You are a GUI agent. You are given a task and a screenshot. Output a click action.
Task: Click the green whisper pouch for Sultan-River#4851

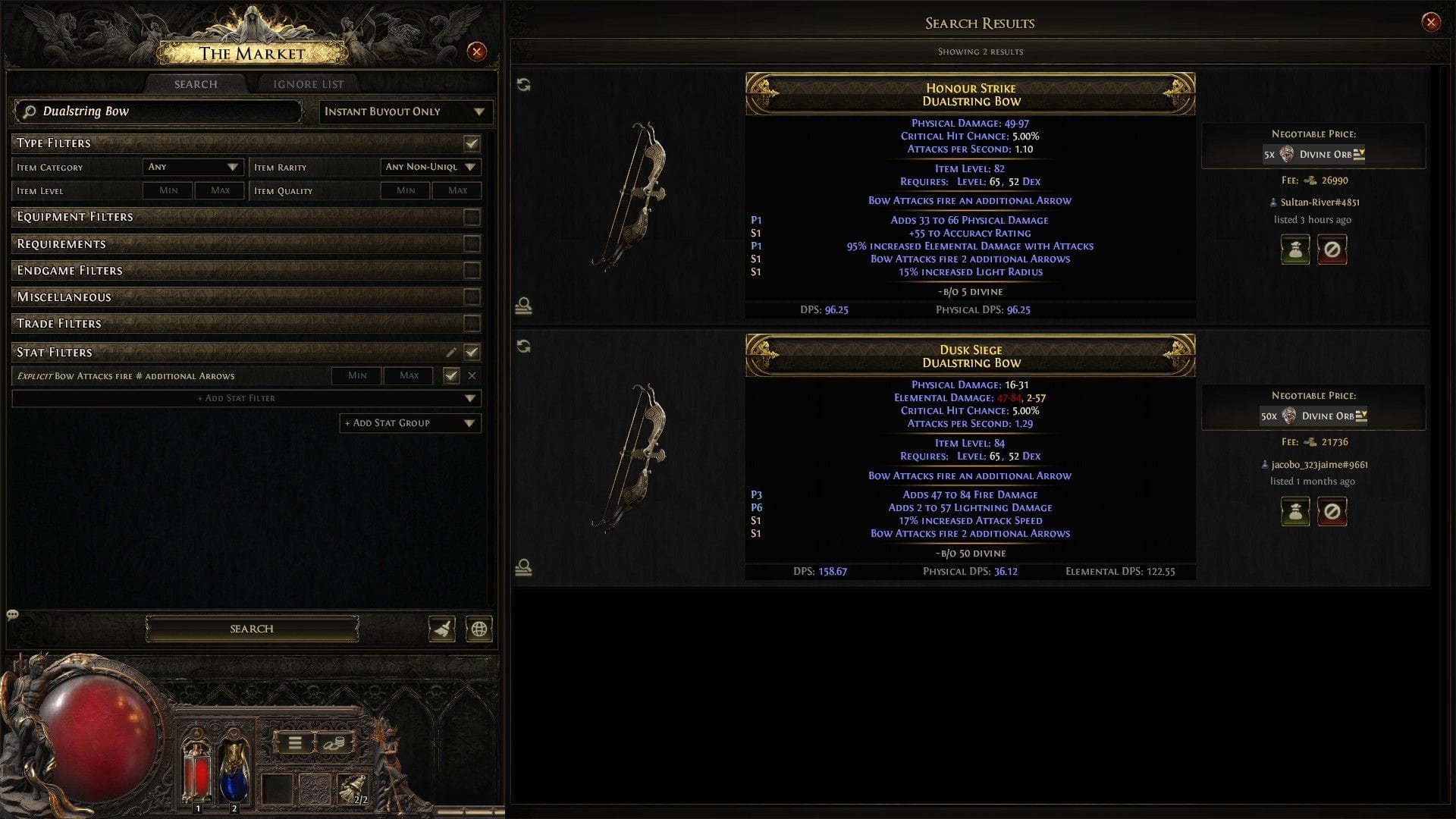point(1295,249)
